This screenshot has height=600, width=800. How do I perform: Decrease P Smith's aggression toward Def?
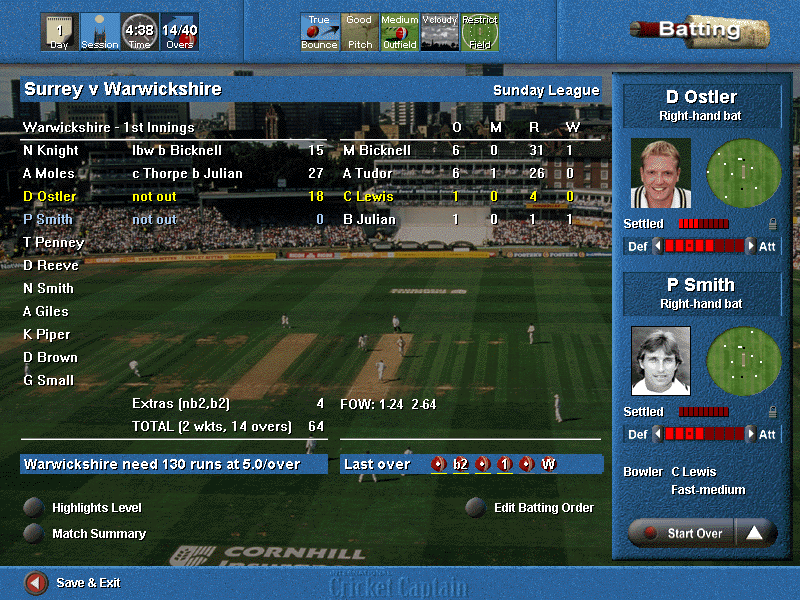tap(657, 434)
